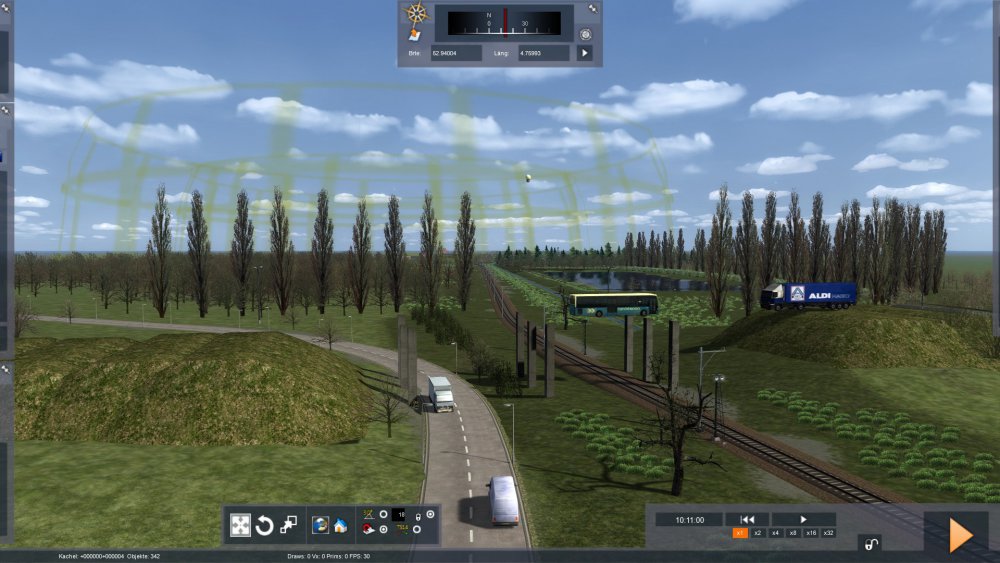This screenshot has height=563, width=1000.
Task: Set time speed to x8
Action: [x=793, y=533]
